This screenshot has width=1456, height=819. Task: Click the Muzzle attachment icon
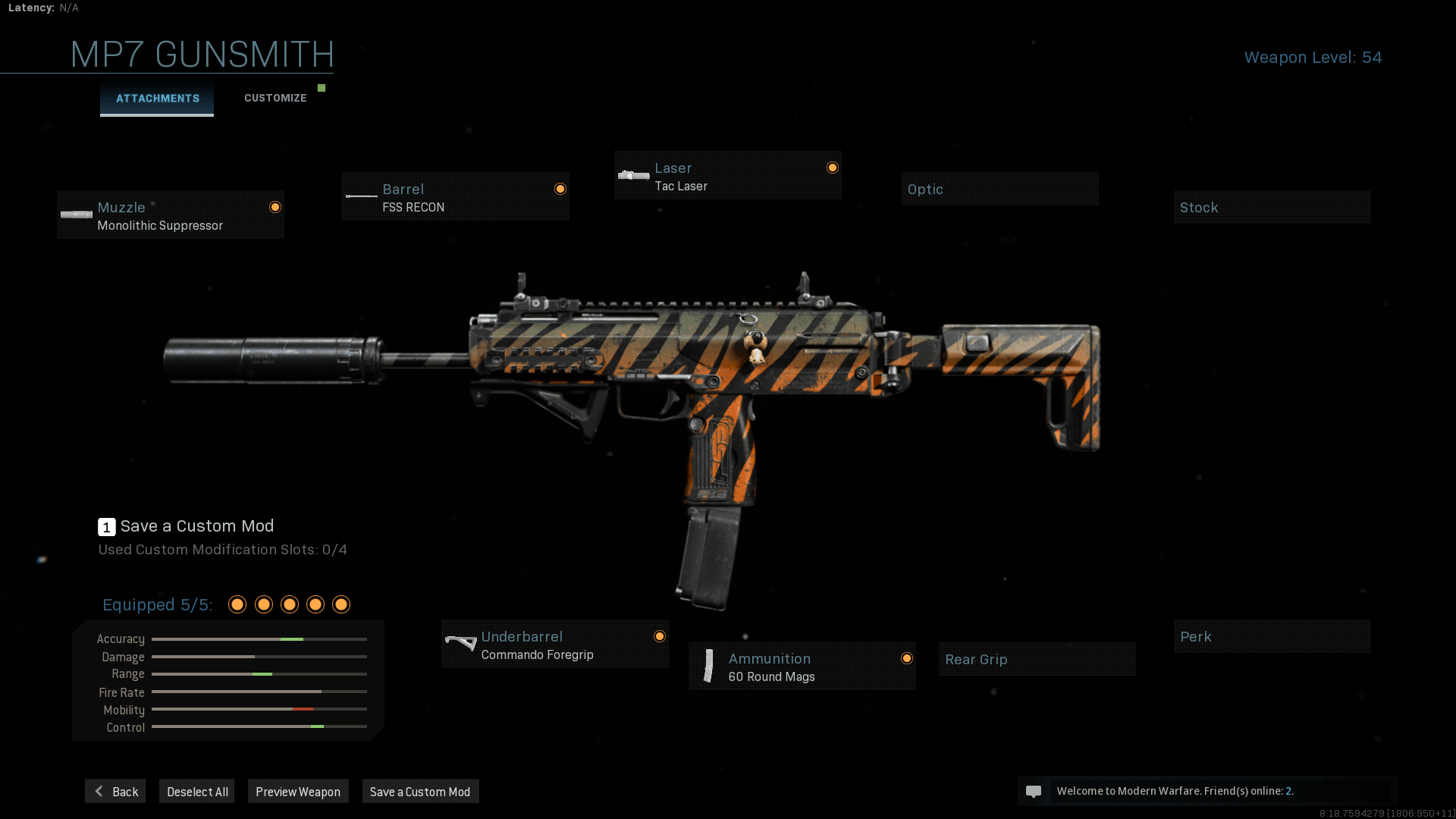(76, 215)
